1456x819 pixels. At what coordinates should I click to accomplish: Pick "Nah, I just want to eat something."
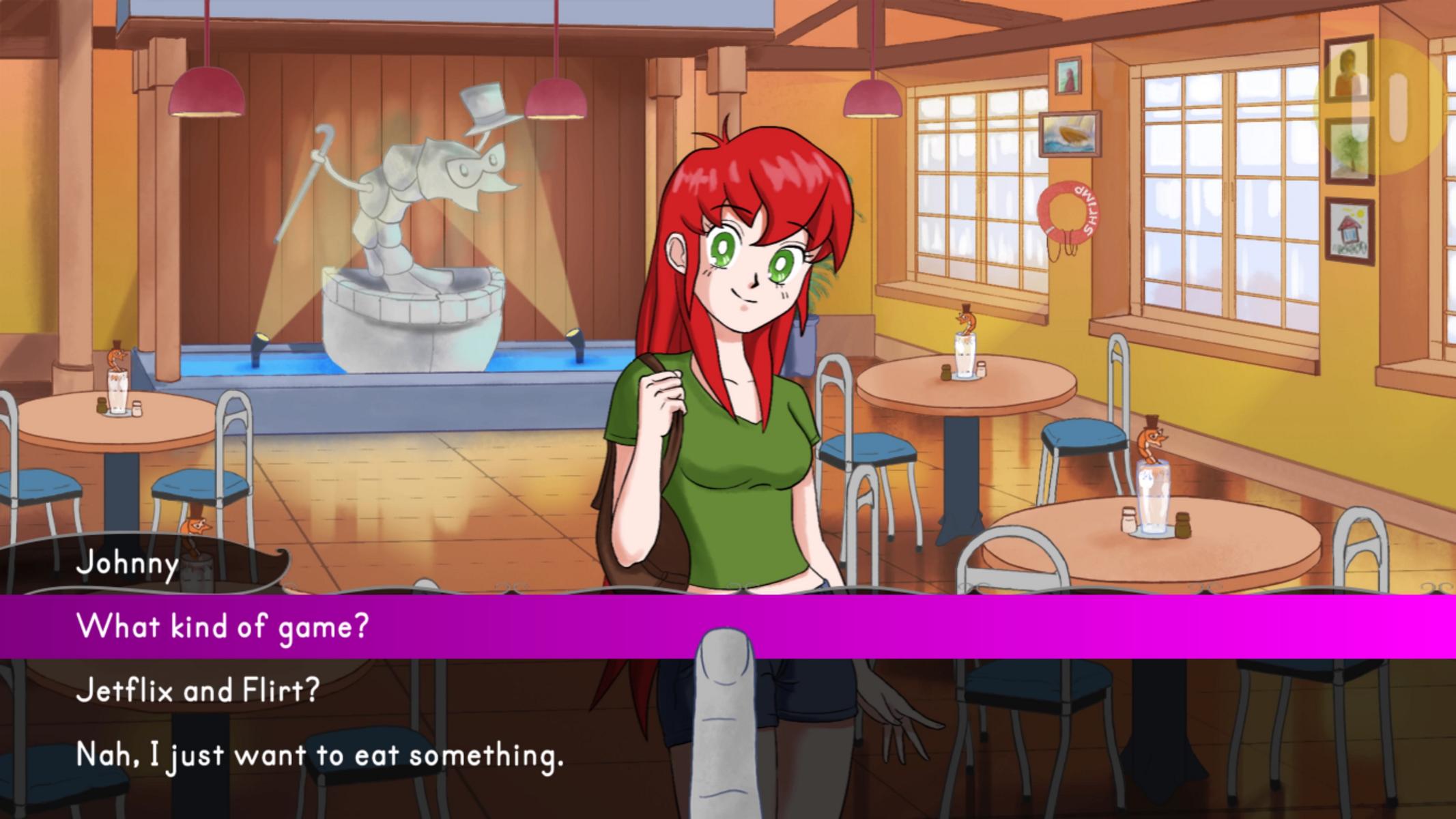click(319, 756)
